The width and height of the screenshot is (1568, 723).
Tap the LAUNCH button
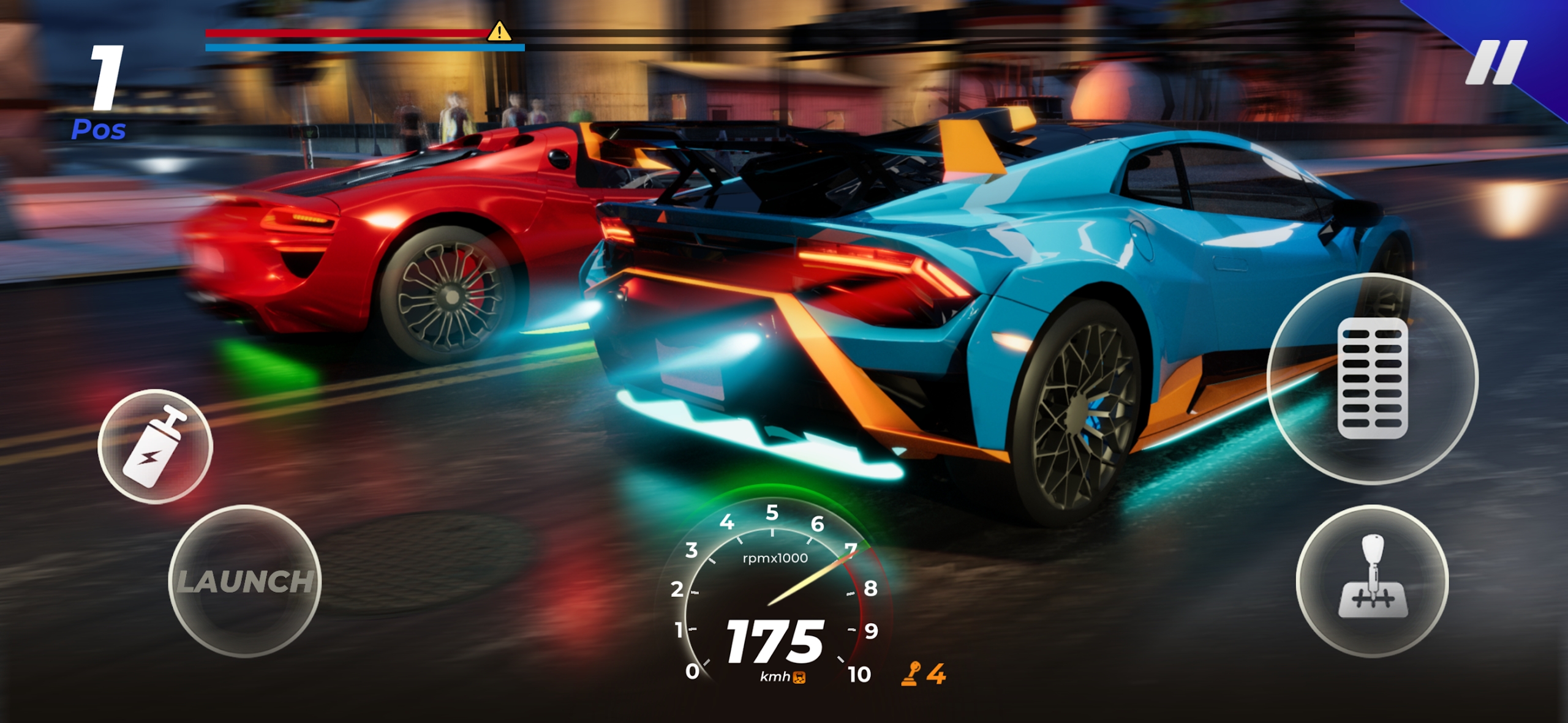pyautogui.click(x=244, y=581)
